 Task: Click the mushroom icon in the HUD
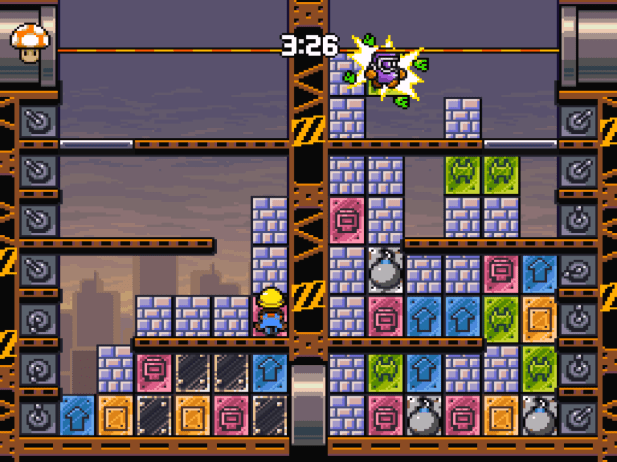coord(31,41)
